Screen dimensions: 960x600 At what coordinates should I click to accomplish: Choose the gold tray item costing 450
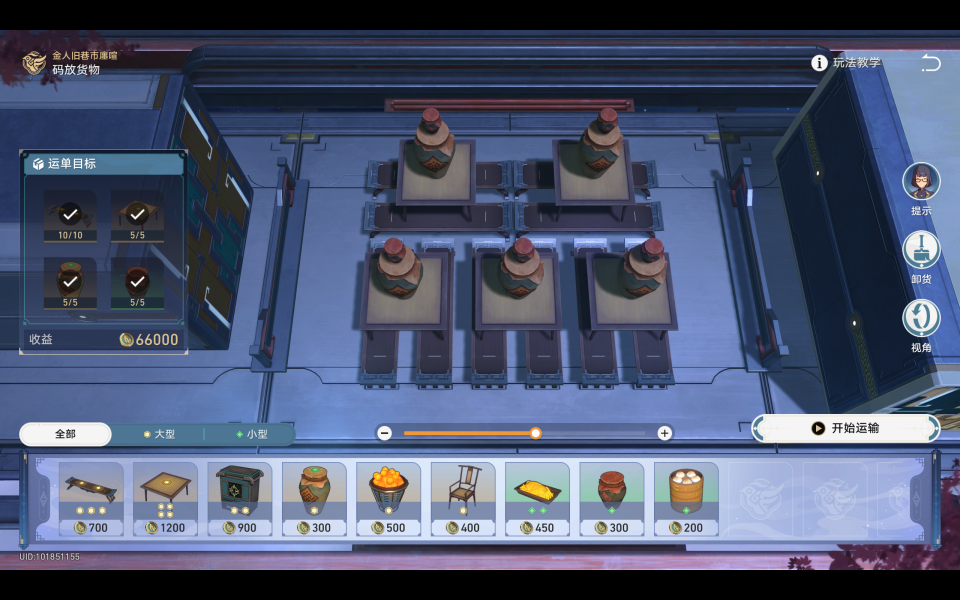[537, 498]
